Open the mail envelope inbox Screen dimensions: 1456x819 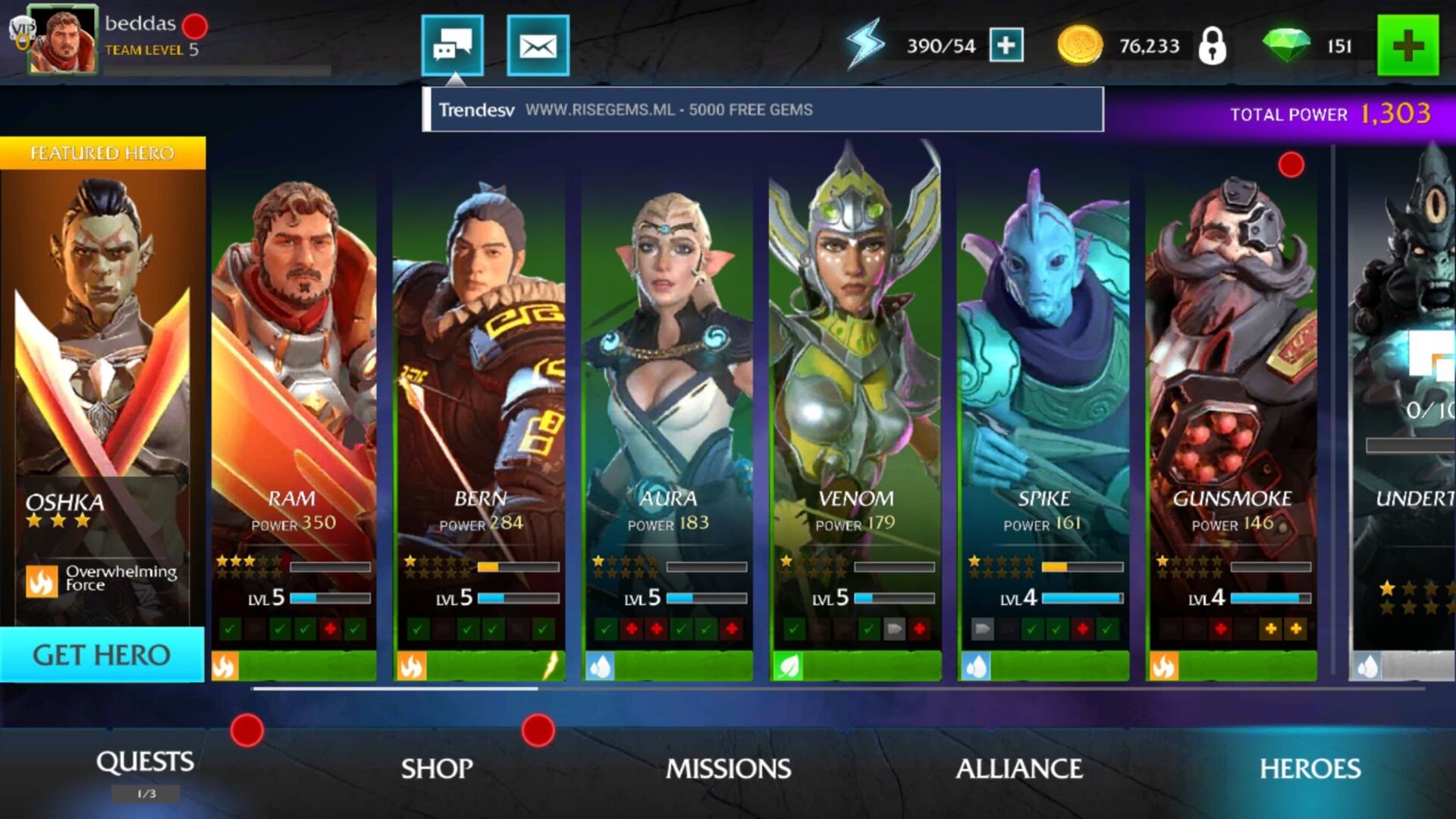click(x=538, y=45)
